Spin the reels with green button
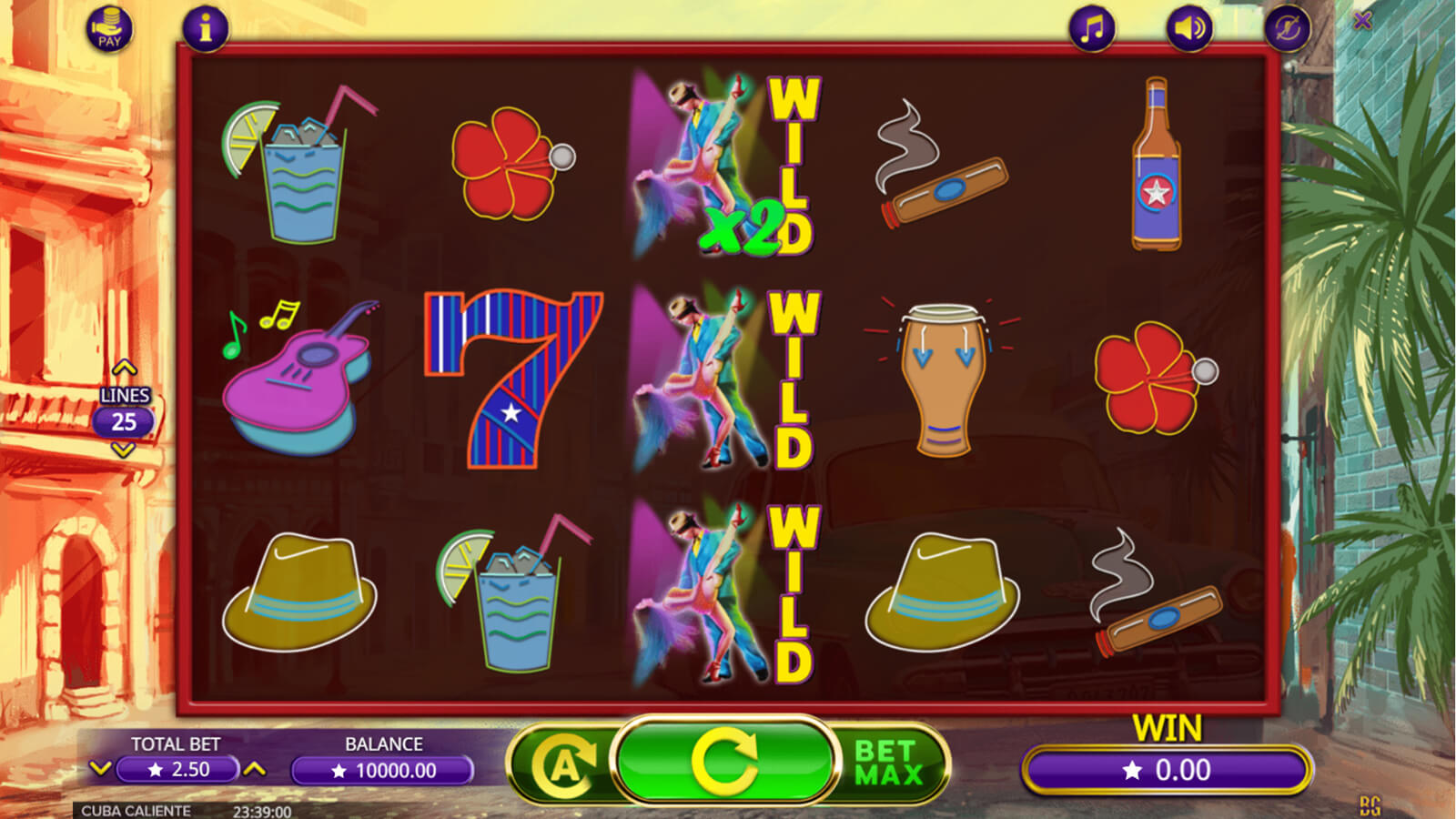 pyautogui.click(x=724, y=761)
